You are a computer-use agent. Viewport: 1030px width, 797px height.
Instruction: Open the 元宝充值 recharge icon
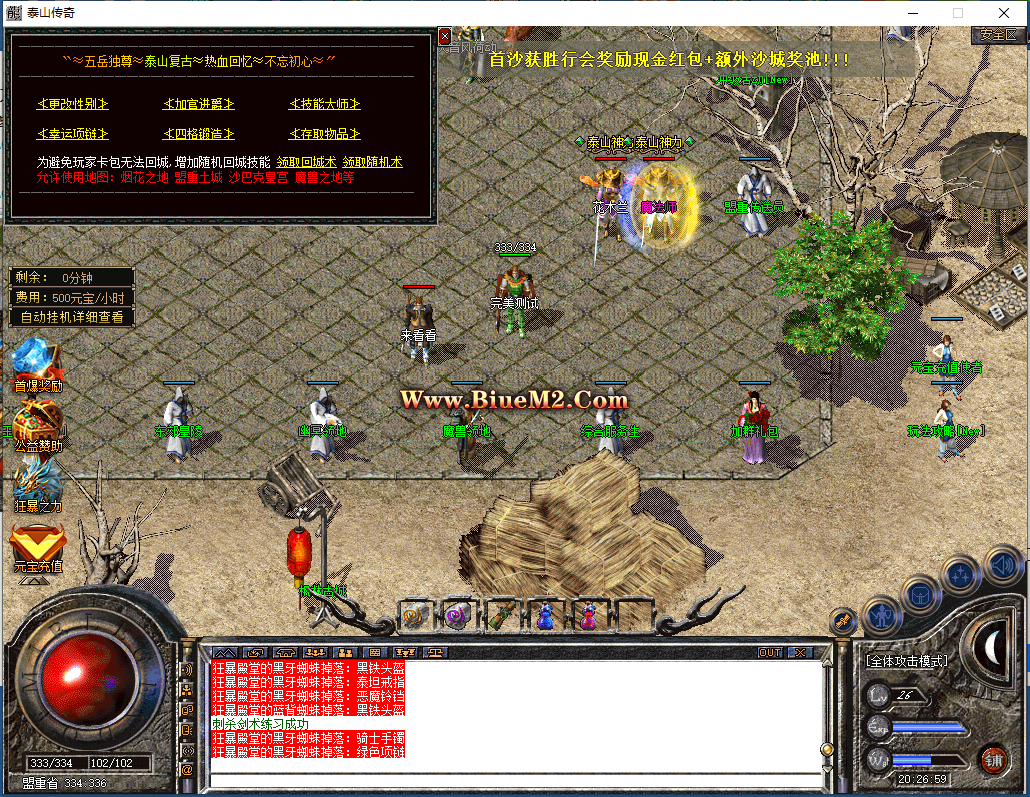[x=38, y=545]
